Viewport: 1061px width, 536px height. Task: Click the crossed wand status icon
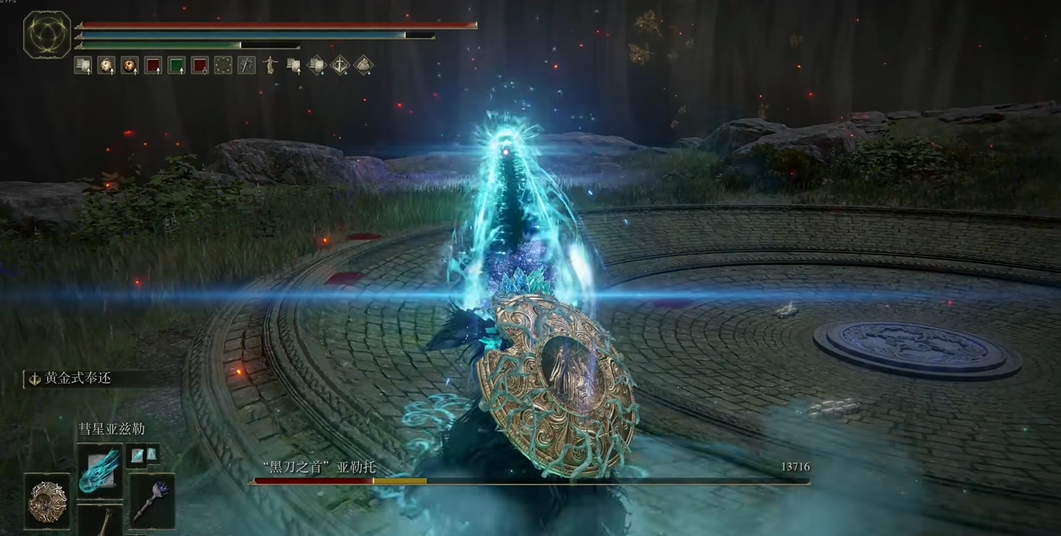click(246, 66)
